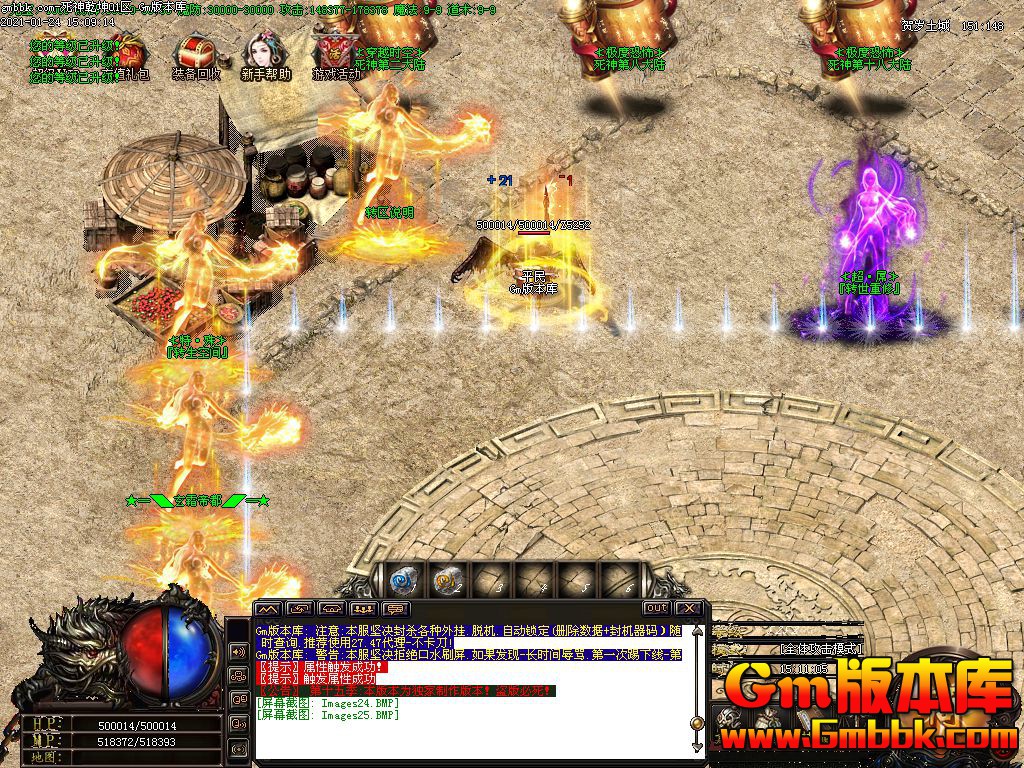Use the orange scroll in hotbar slot 2
The image size is (1024, 768).
click(446, 579)
